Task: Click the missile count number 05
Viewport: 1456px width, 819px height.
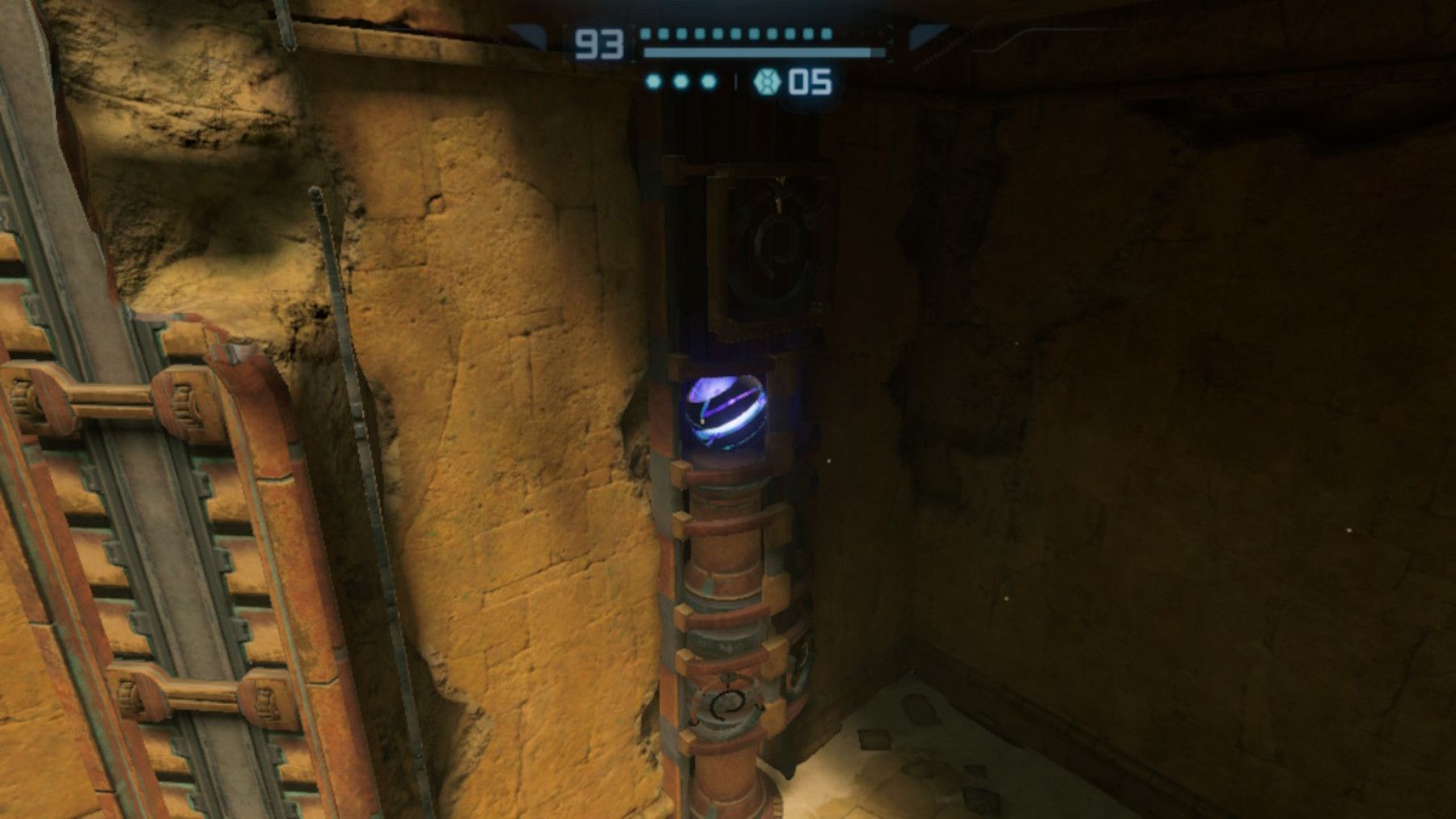Action: (x=811, y=82)
